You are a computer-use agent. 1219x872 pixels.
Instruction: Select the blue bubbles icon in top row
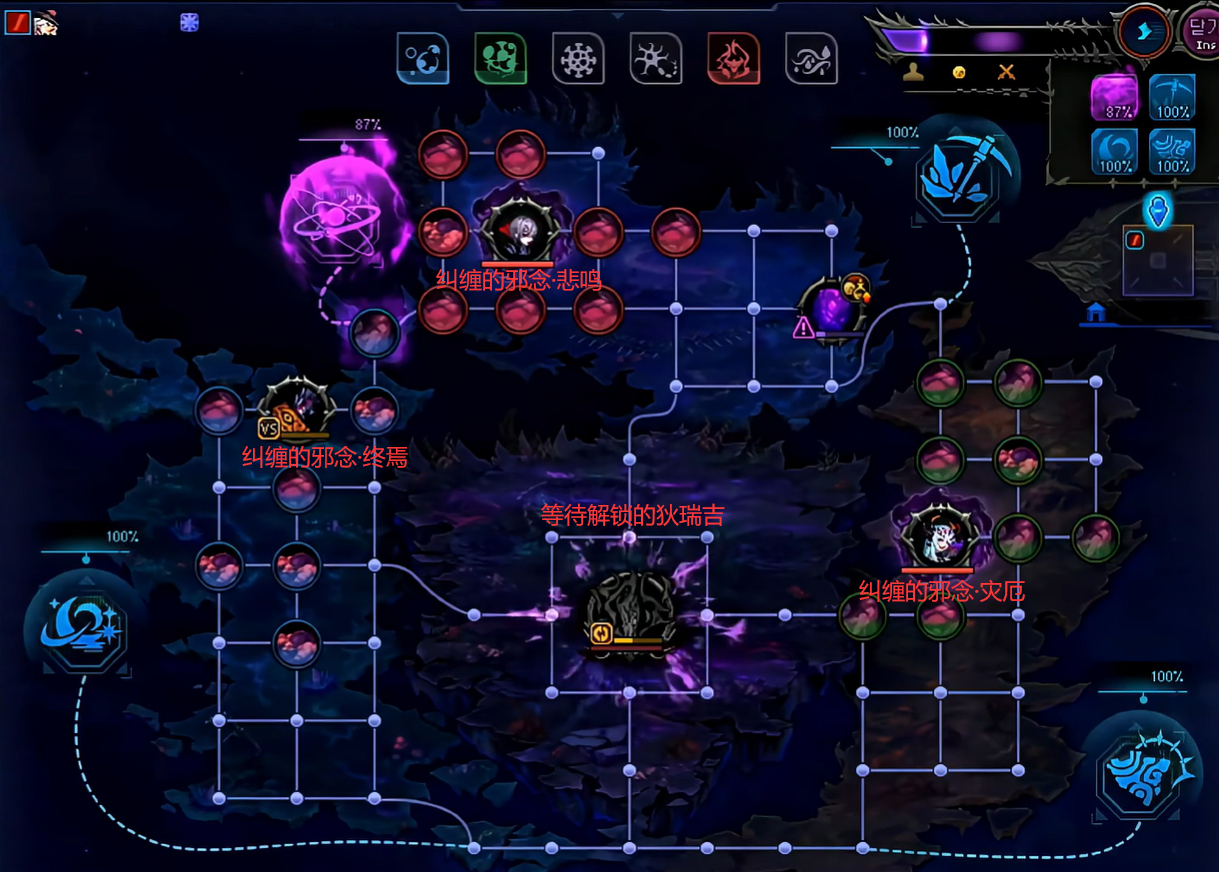point(422,58)
